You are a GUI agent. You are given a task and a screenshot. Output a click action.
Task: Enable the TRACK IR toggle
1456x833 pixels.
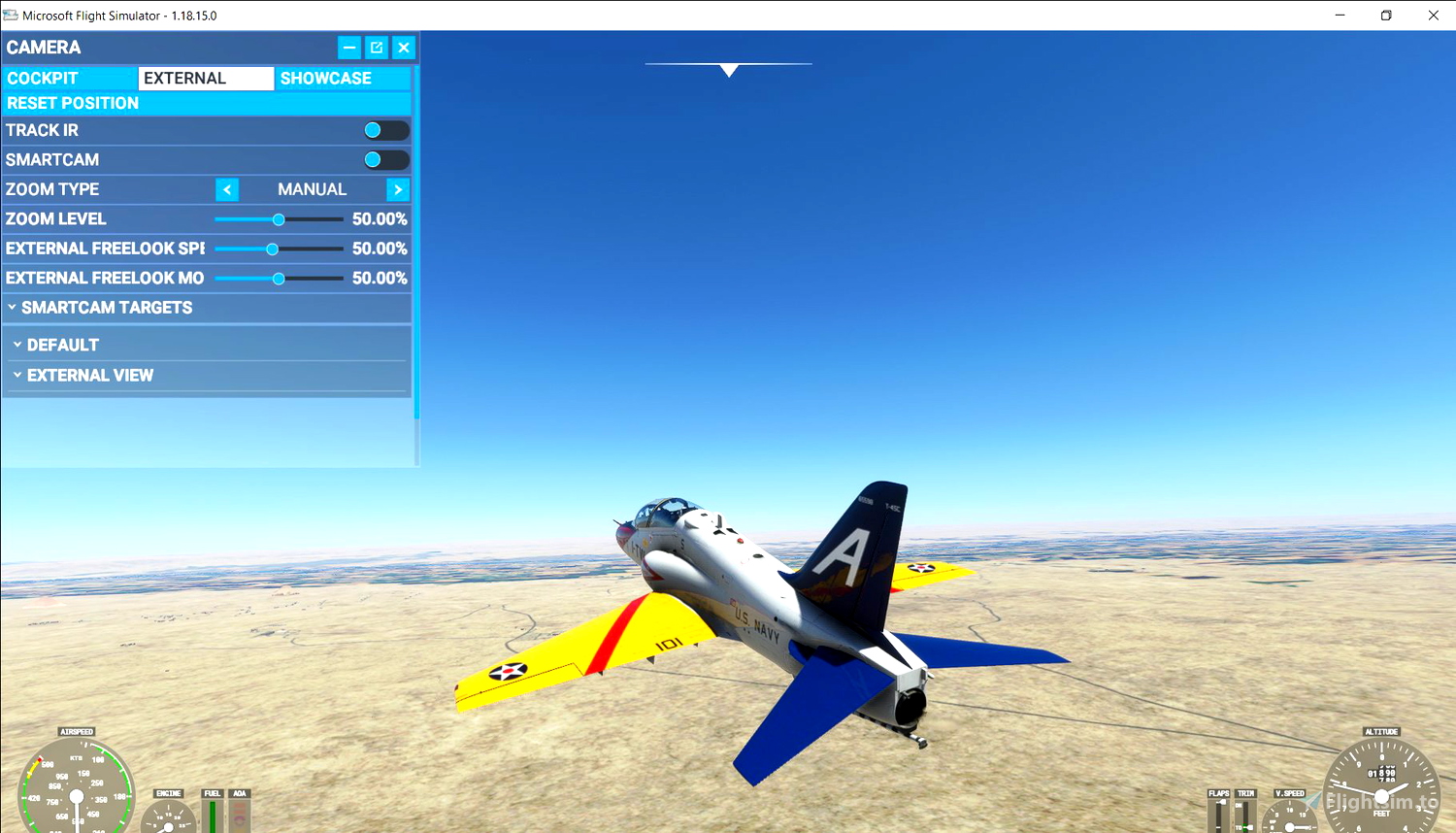[385, 130]
